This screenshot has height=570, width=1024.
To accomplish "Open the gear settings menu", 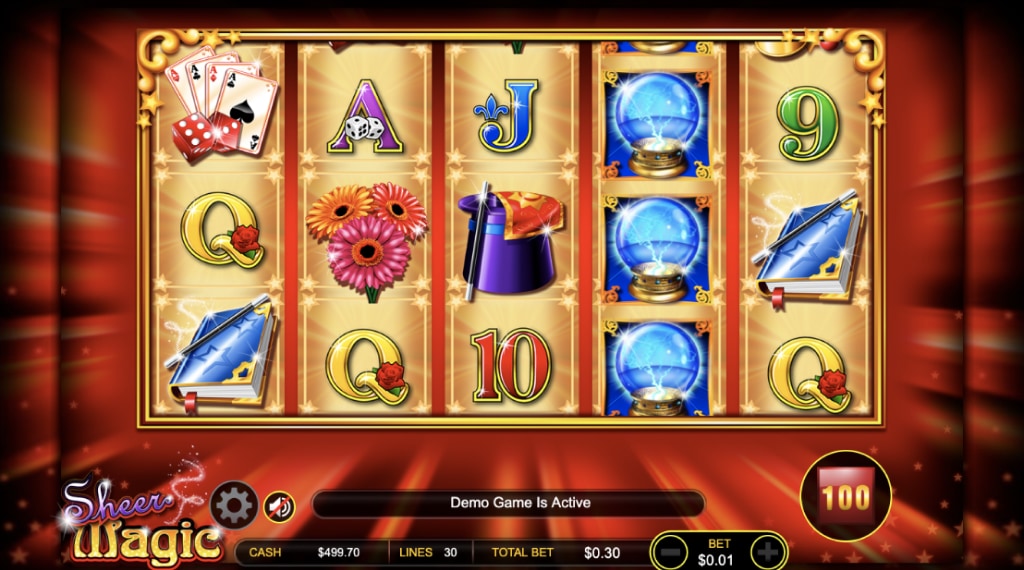I will (x=234, y=506).
